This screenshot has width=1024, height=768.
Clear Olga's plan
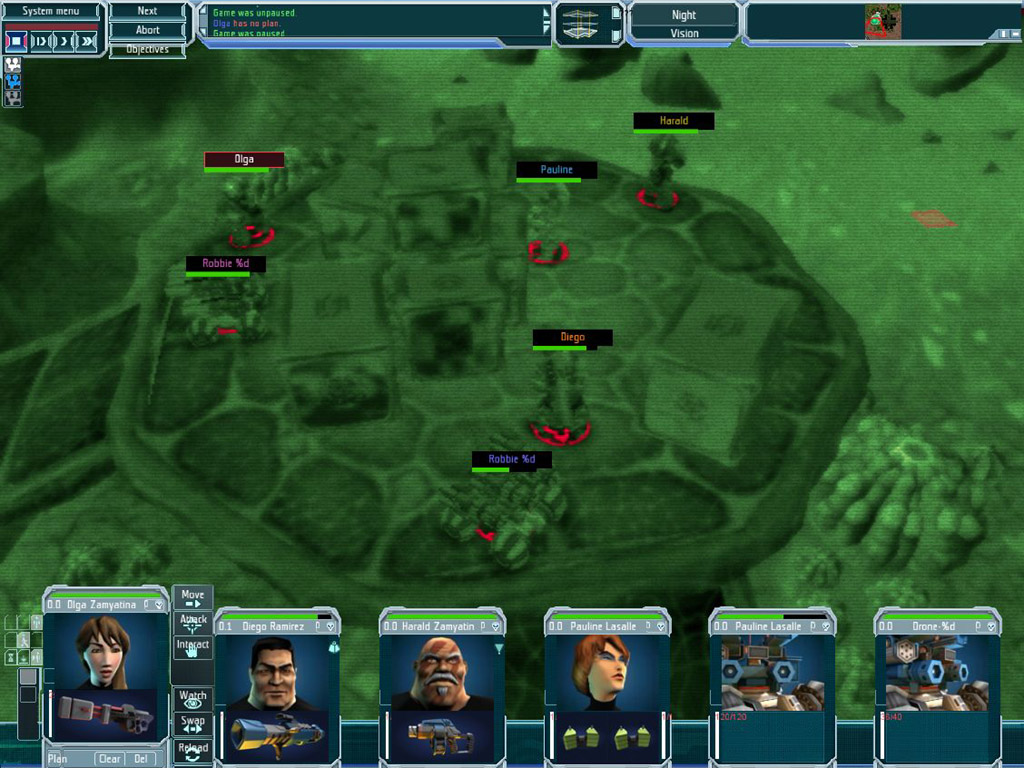(x=109, y=759)
